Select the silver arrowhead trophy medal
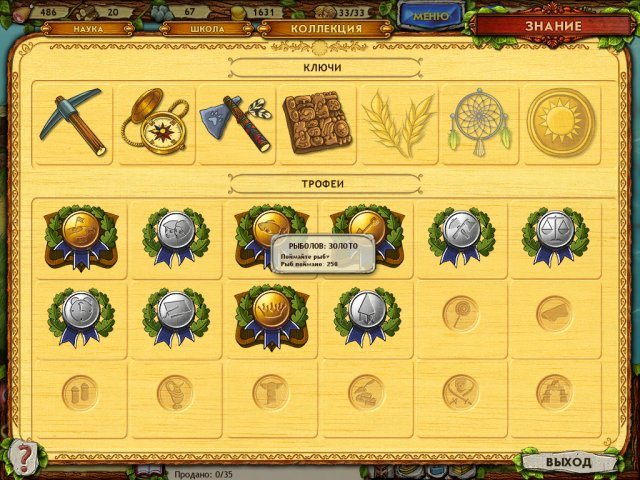 point(366,311)
